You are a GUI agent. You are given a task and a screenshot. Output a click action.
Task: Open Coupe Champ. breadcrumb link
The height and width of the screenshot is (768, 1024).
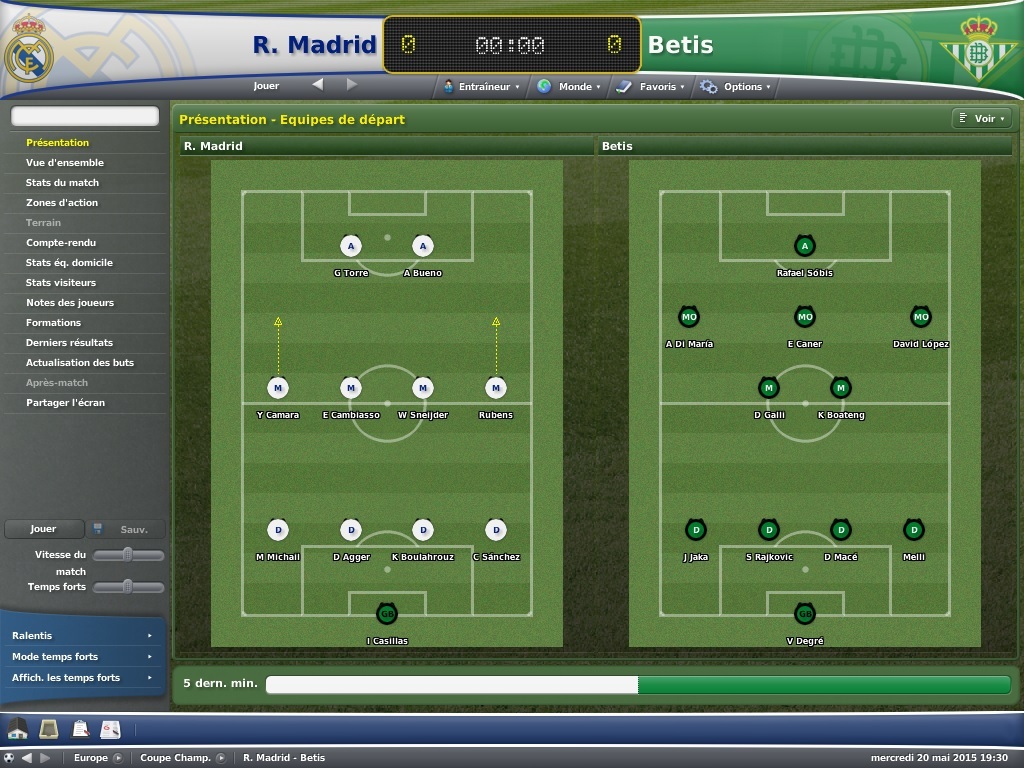point(176,758)
